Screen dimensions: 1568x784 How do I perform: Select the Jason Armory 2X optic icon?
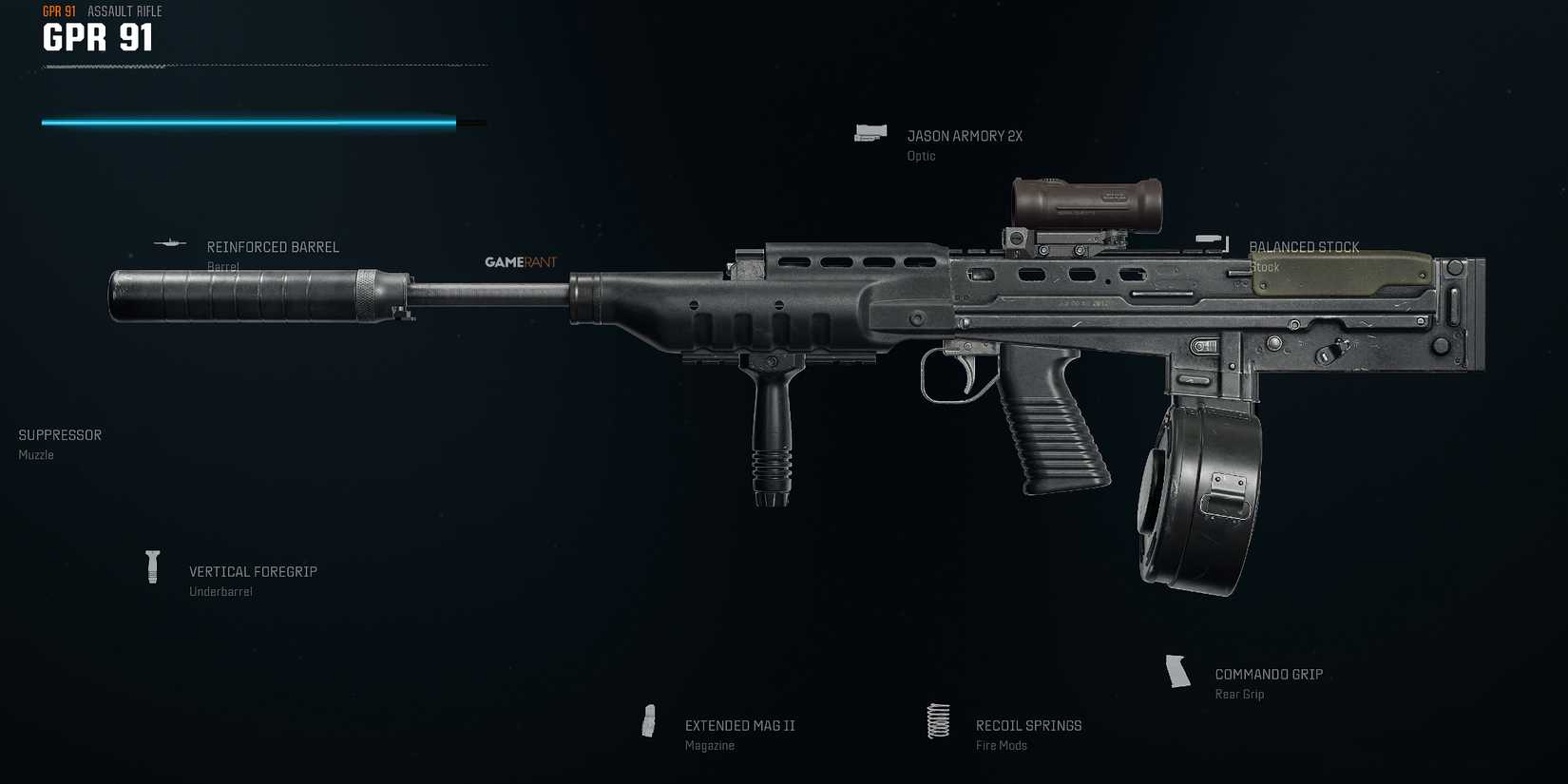870,133
